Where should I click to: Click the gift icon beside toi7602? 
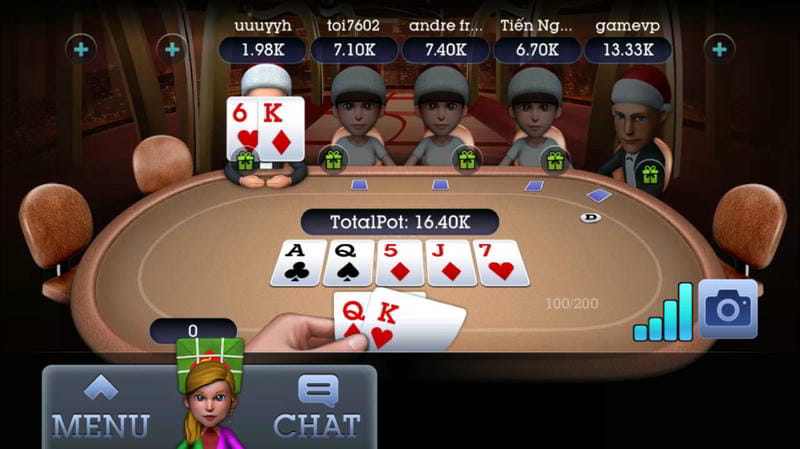coord(333,158)
